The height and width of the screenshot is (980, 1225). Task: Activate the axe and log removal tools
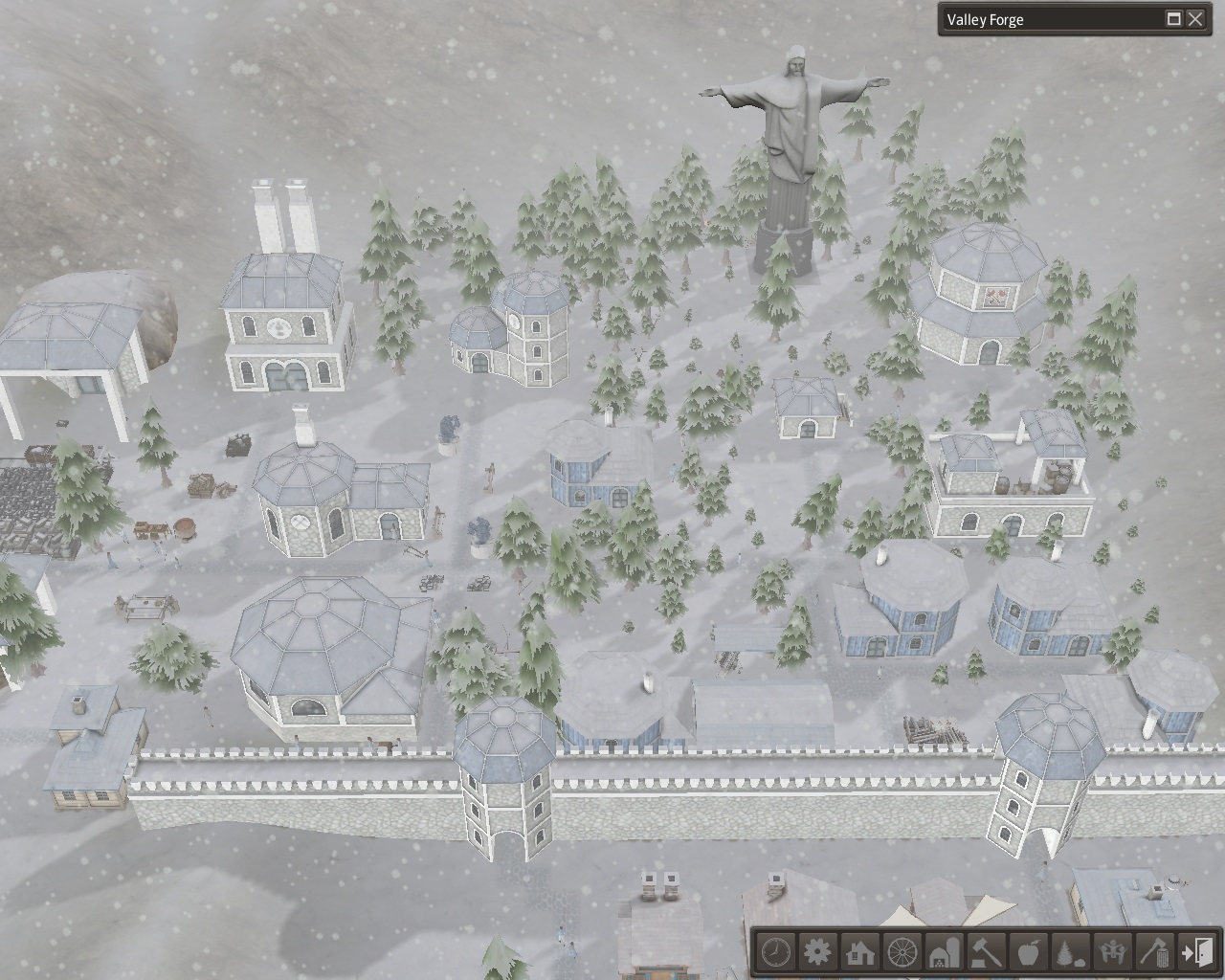[x=1155, y=952]
